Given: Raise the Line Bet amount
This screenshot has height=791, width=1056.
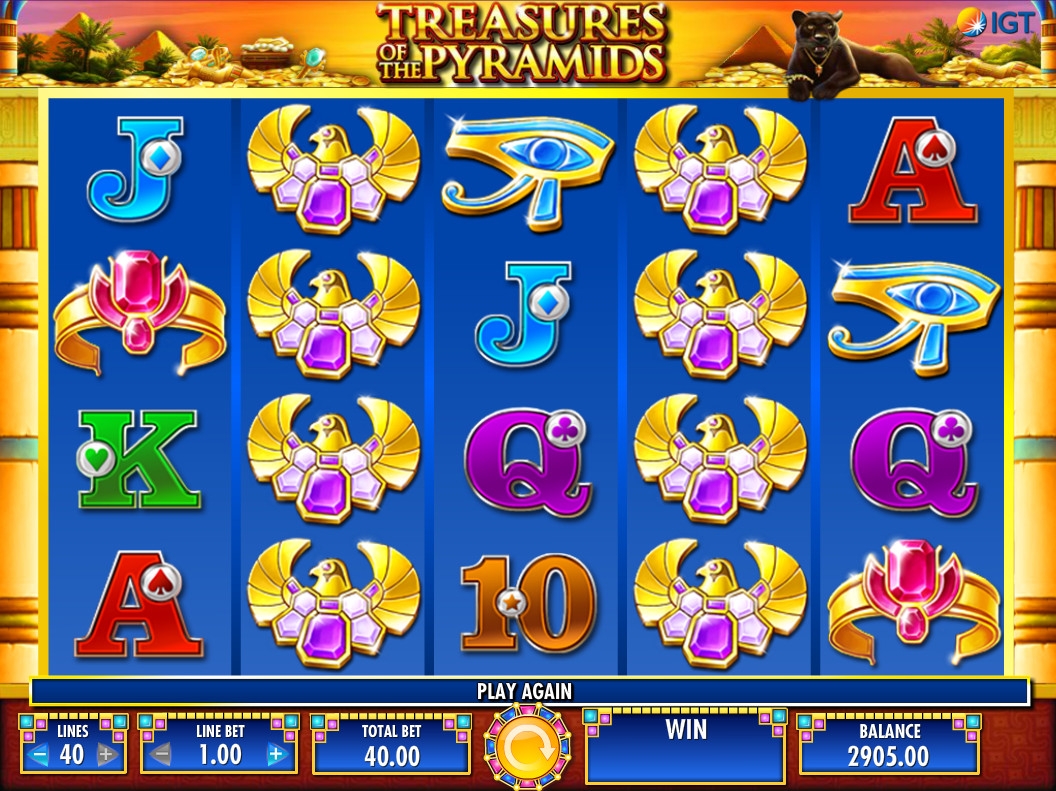Looking at the screenshot, I should pos(277,755).
